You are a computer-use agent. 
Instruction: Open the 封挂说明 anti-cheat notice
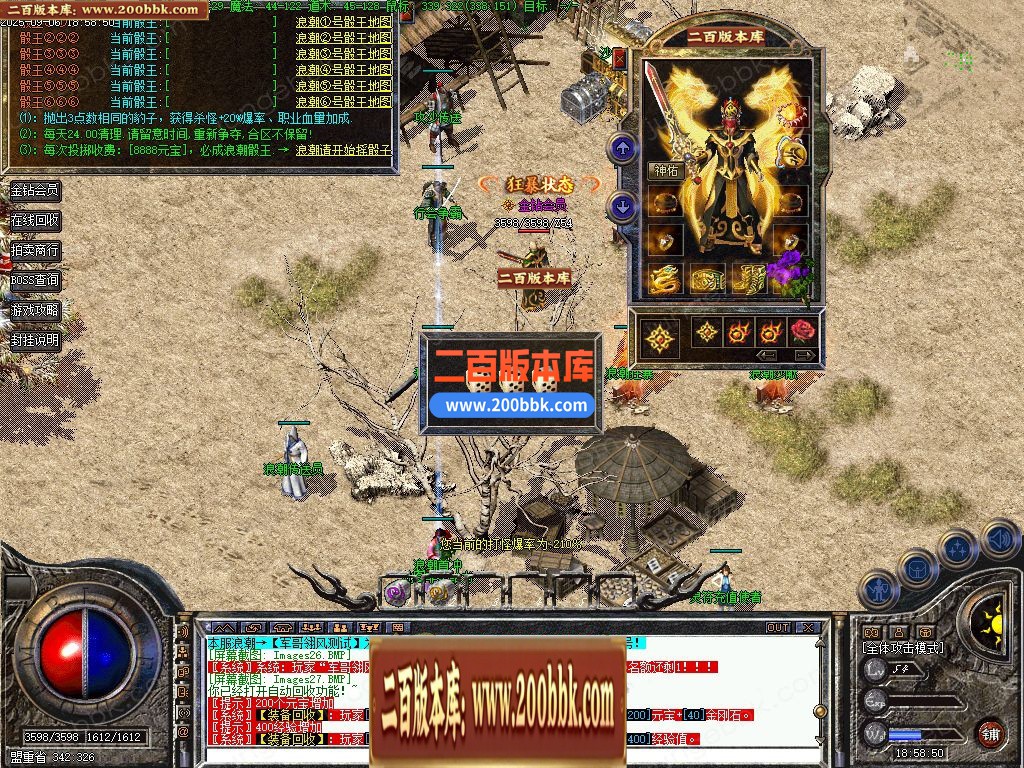coord(35,340)
